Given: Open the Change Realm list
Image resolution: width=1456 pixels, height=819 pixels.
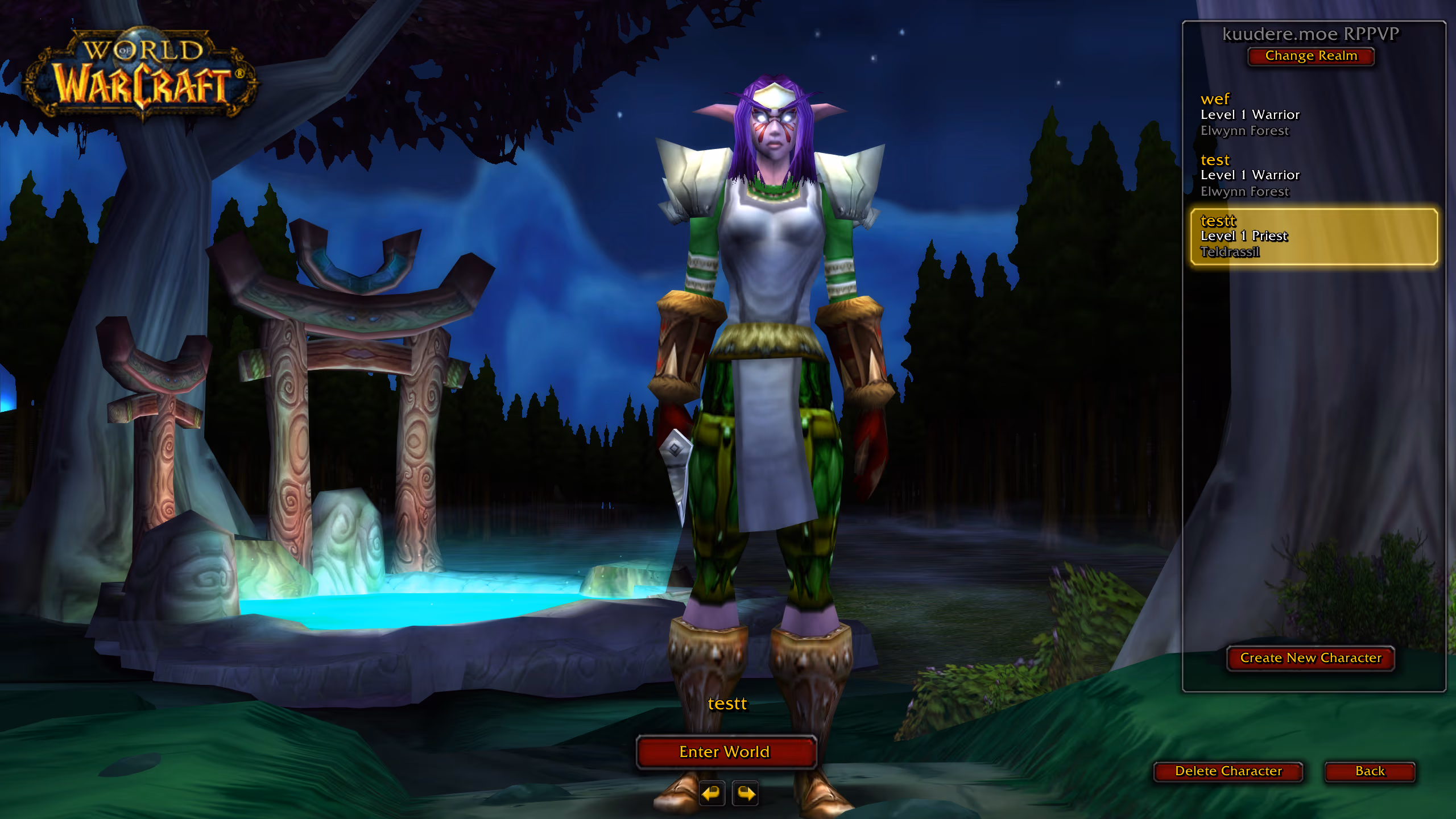Looking at the screenshot, I should click(x=1310, y=56).
